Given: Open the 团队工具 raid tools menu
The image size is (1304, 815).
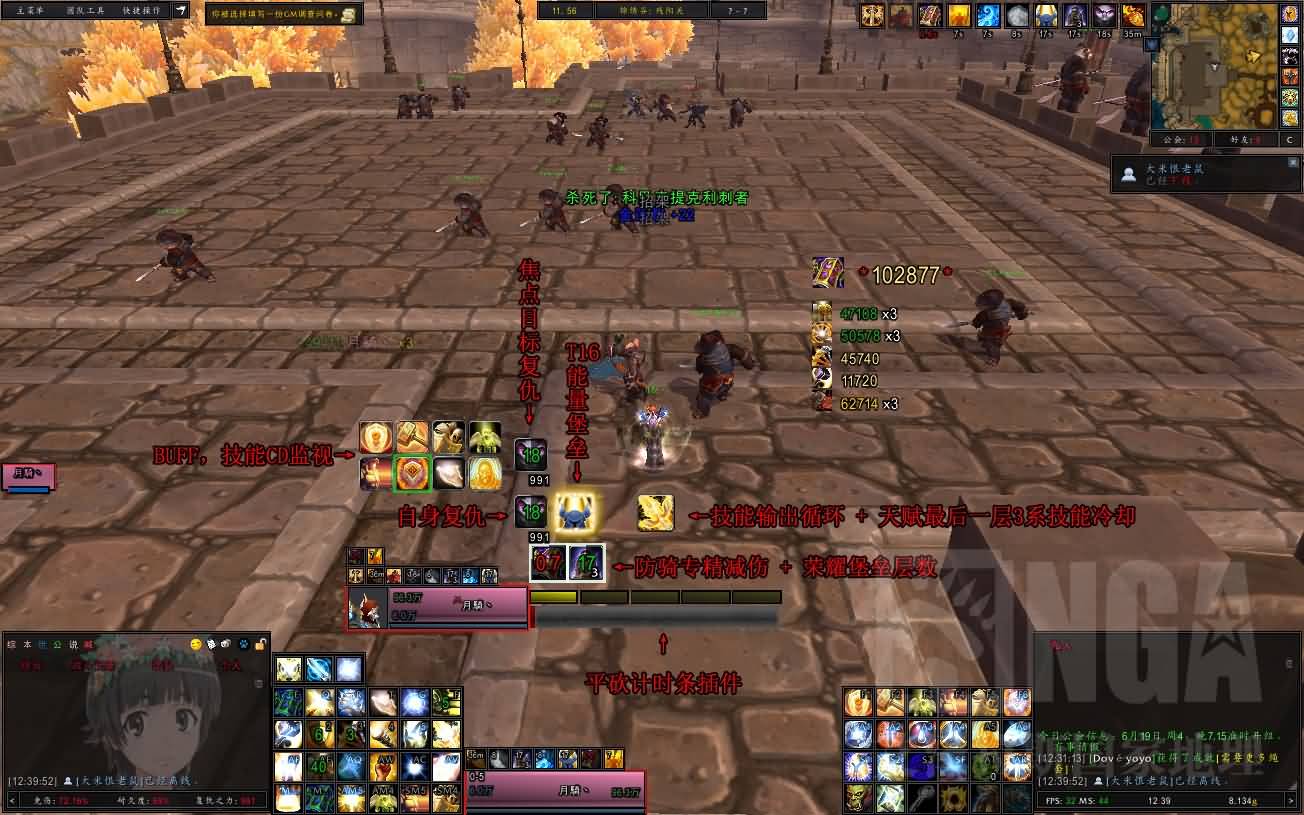Looking at the screenshot, I should (85, 10).
